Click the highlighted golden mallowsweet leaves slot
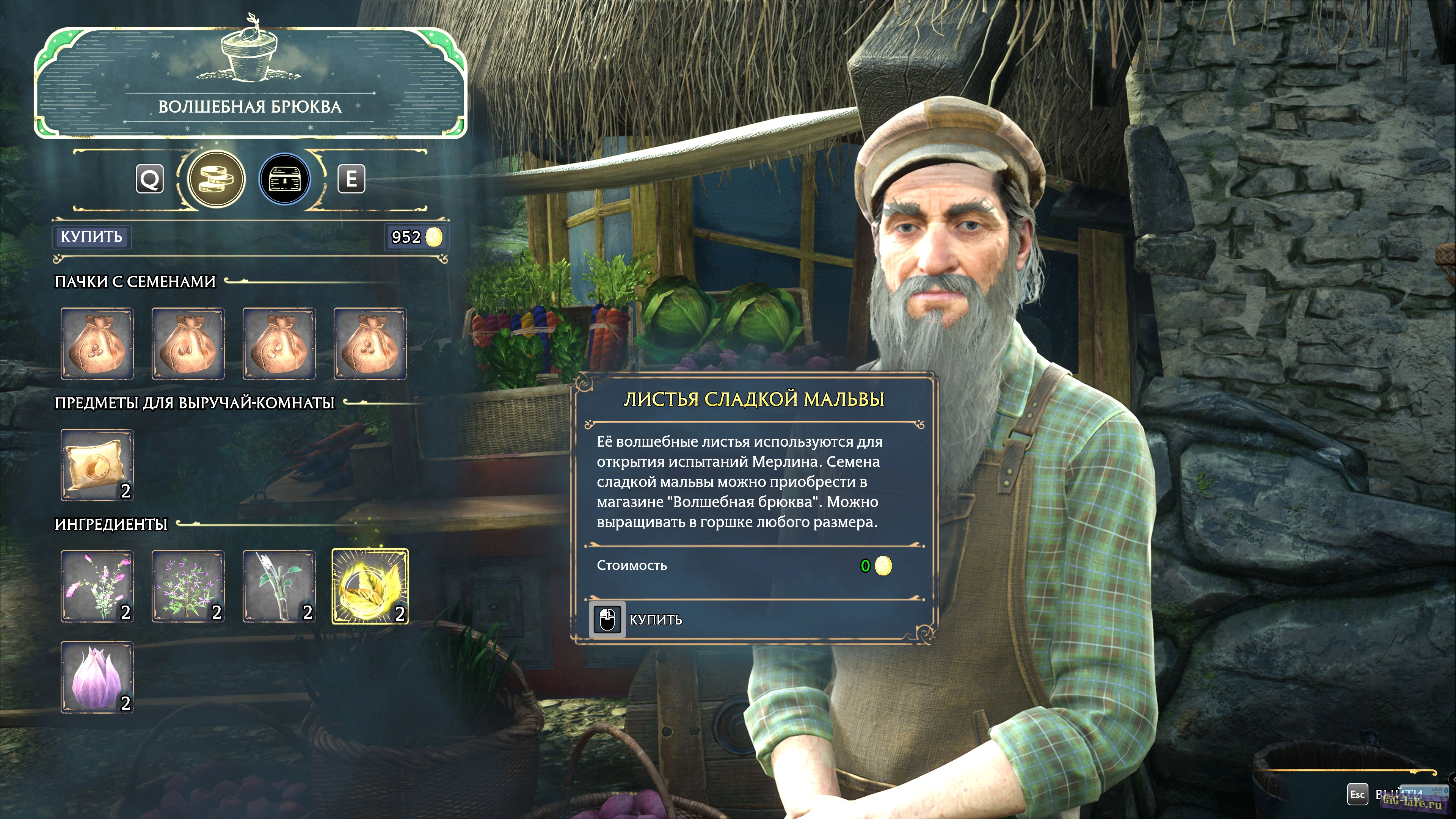1456x819 pixels. pyautogui.click(x=370, y=586)
